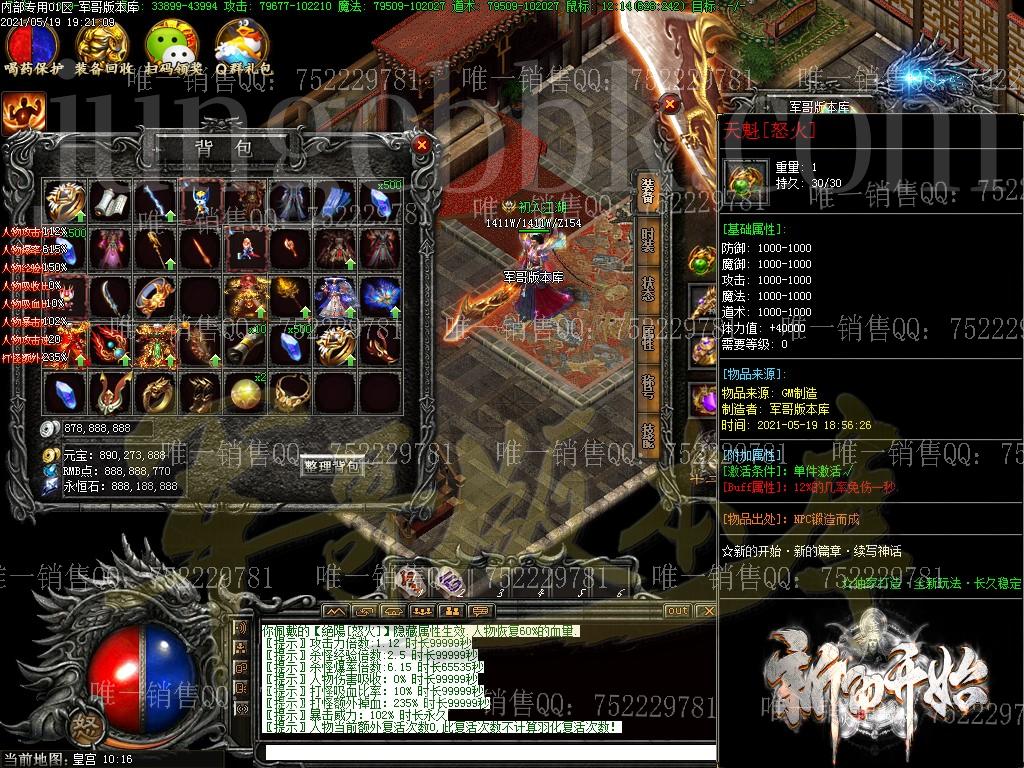Click the 整理背包 sort bag button
Image resolution: width=1024 pixels, height=768 pixels.
[x=331, y=466]
